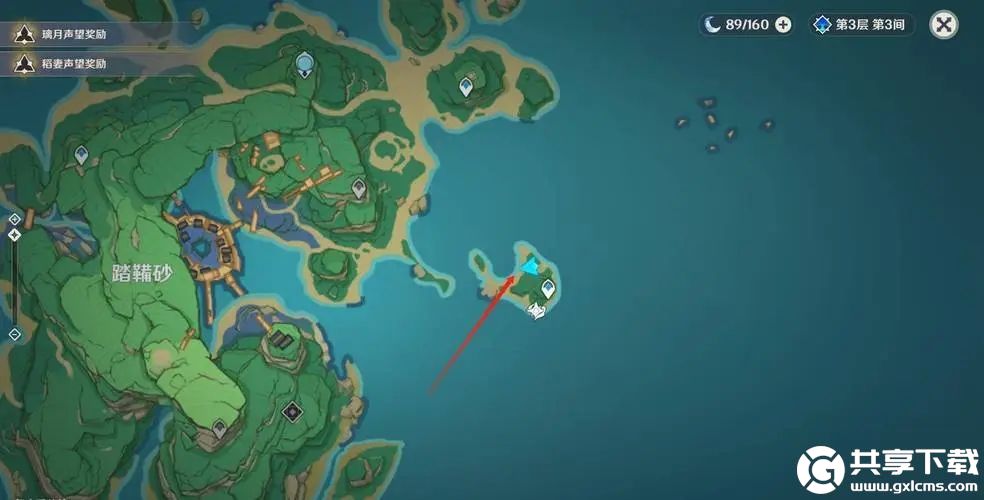Click the map zoom-out button below the slider
This screenshot has height=500, width=984.
coord(14,334)
